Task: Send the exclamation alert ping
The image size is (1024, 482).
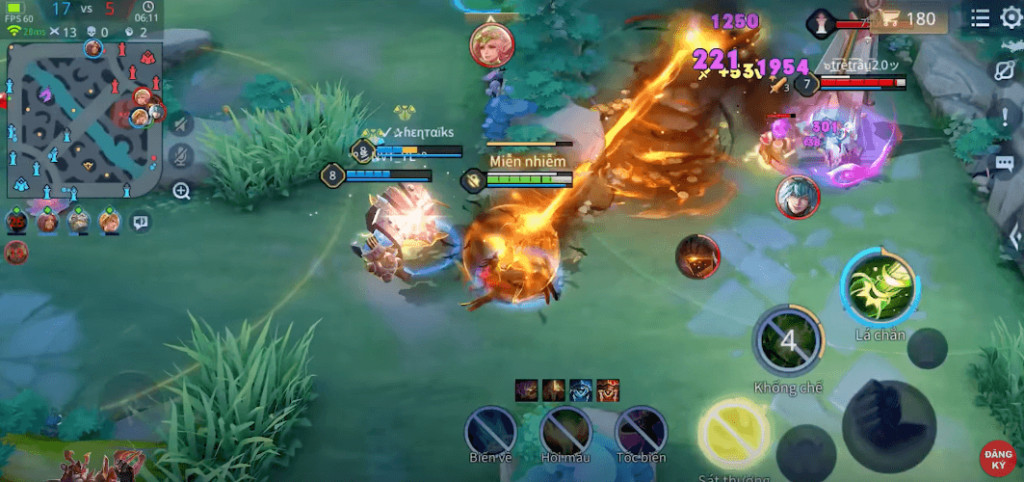Action: point(1005,118)
